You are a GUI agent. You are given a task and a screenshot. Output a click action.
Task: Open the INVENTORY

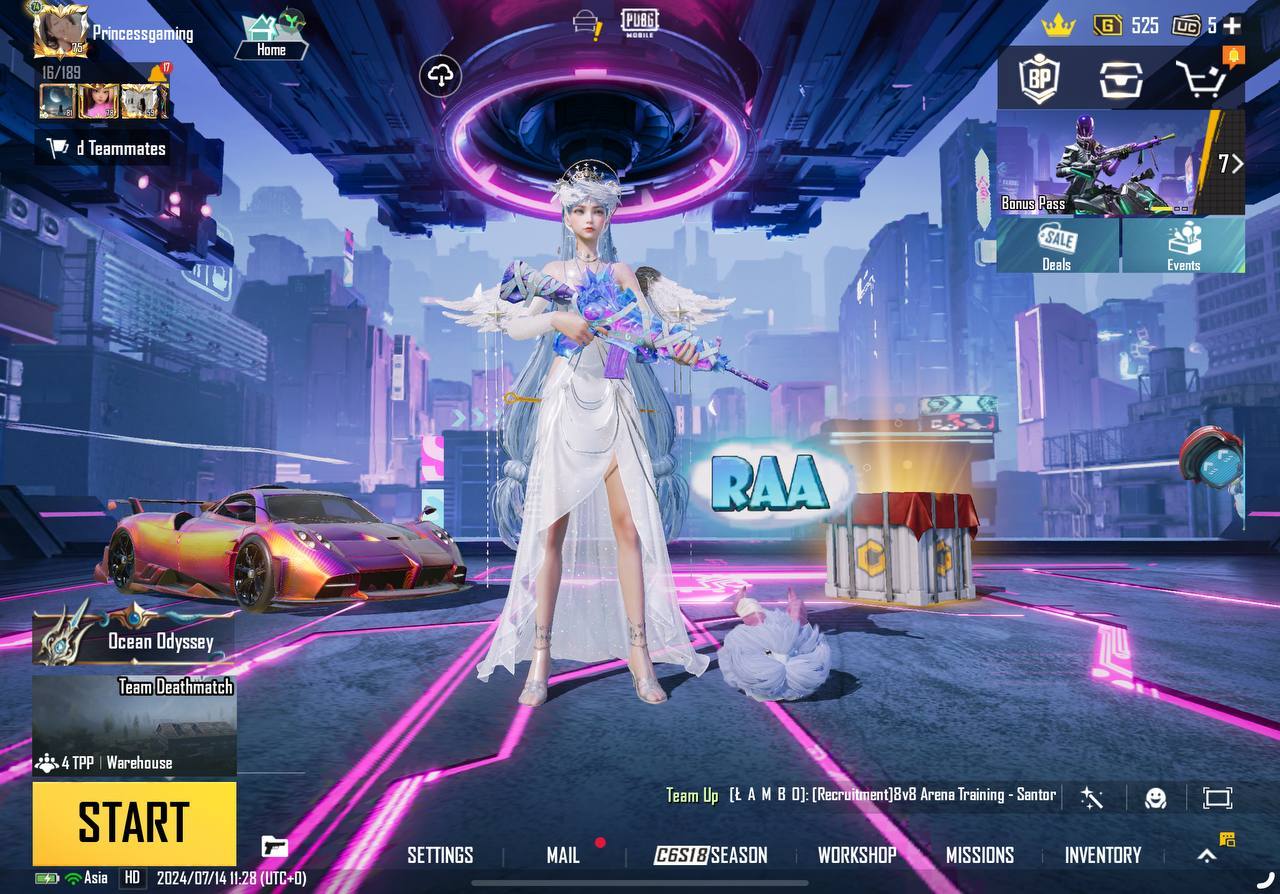(1102, 855)
